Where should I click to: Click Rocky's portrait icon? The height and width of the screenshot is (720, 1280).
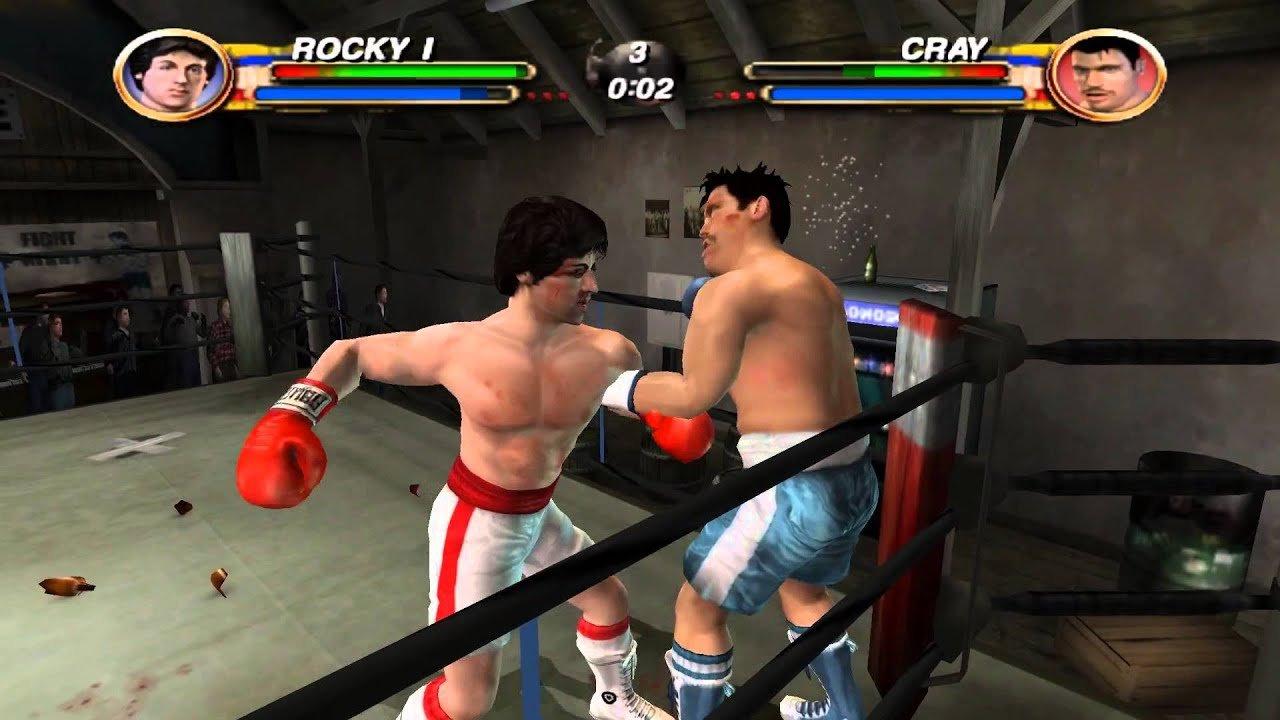(x=170, y=70)
